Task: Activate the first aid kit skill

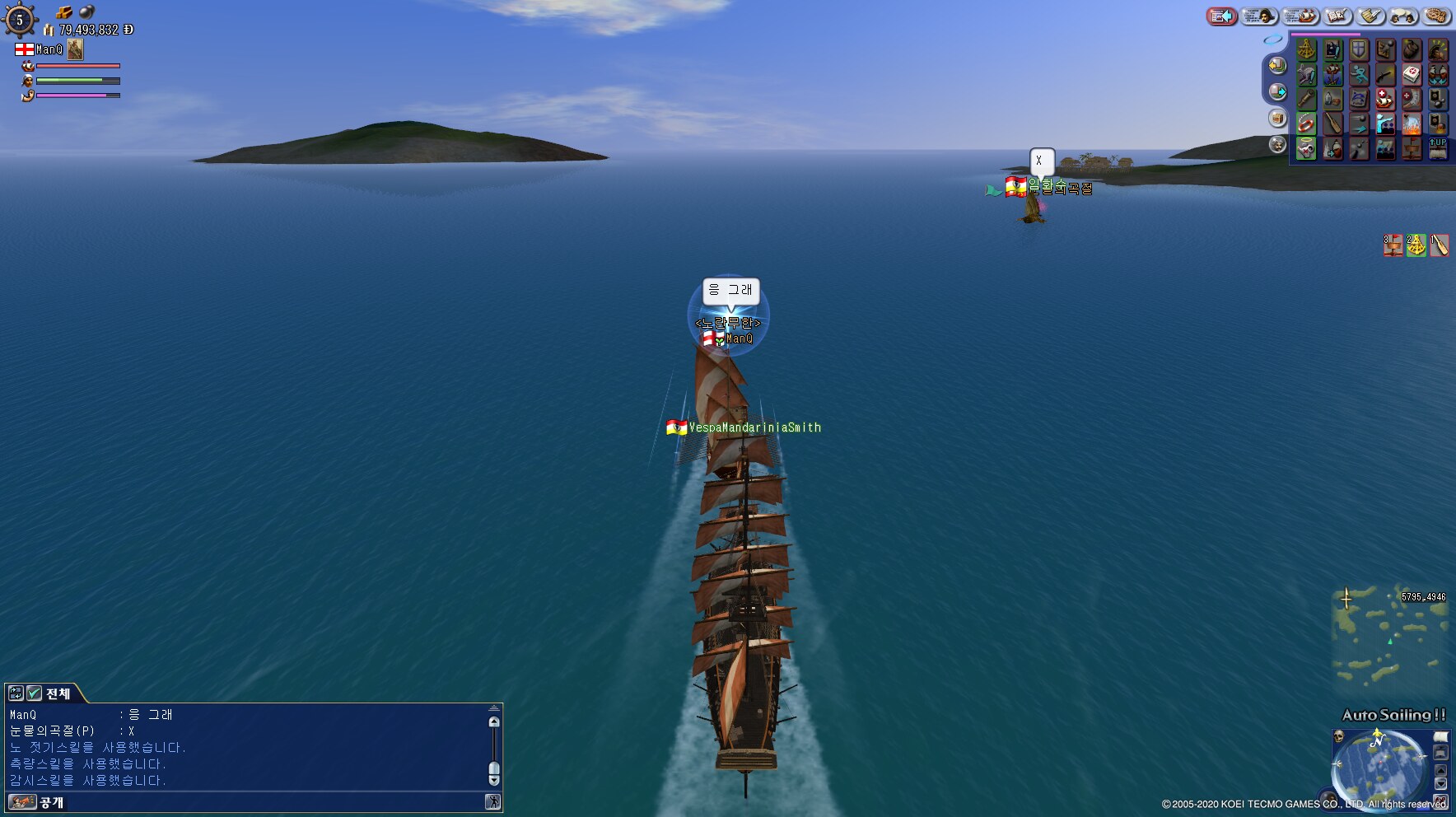Action: pyautogui.click(x=1412, y=75)
